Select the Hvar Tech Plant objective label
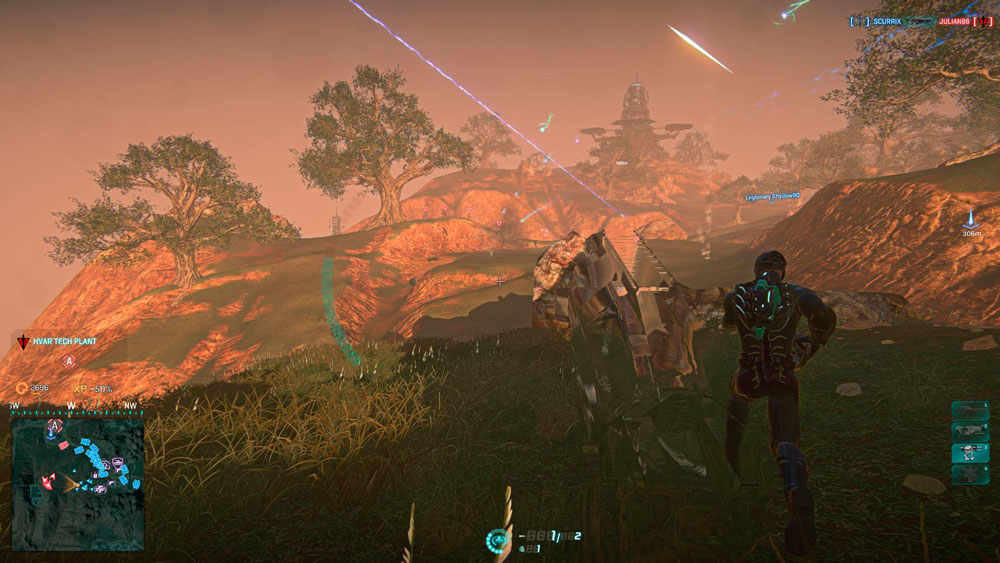Viewport: 1000px width, 563px height. coord(66,341)
